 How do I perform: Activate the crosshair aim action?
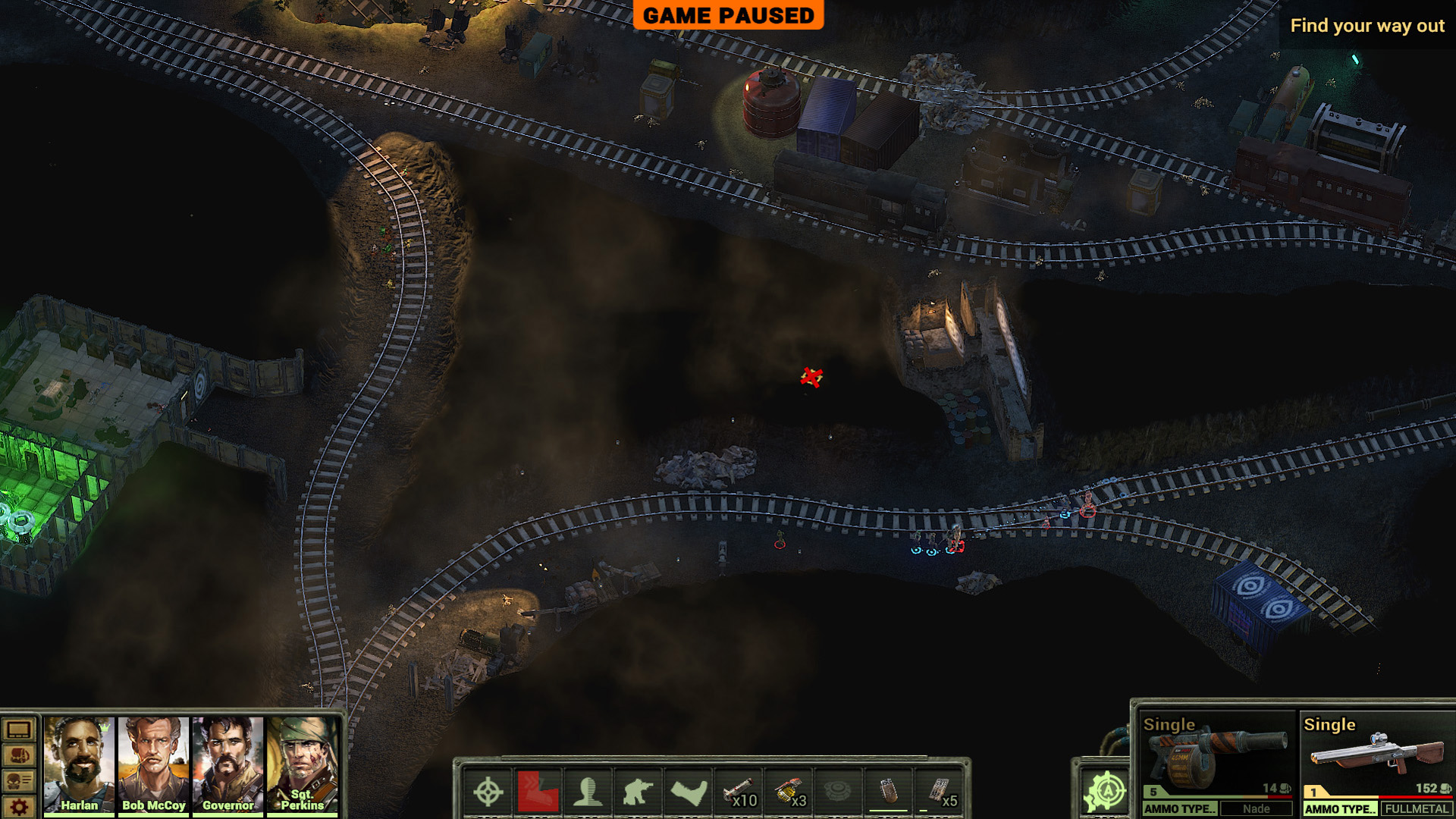(488, 792)
